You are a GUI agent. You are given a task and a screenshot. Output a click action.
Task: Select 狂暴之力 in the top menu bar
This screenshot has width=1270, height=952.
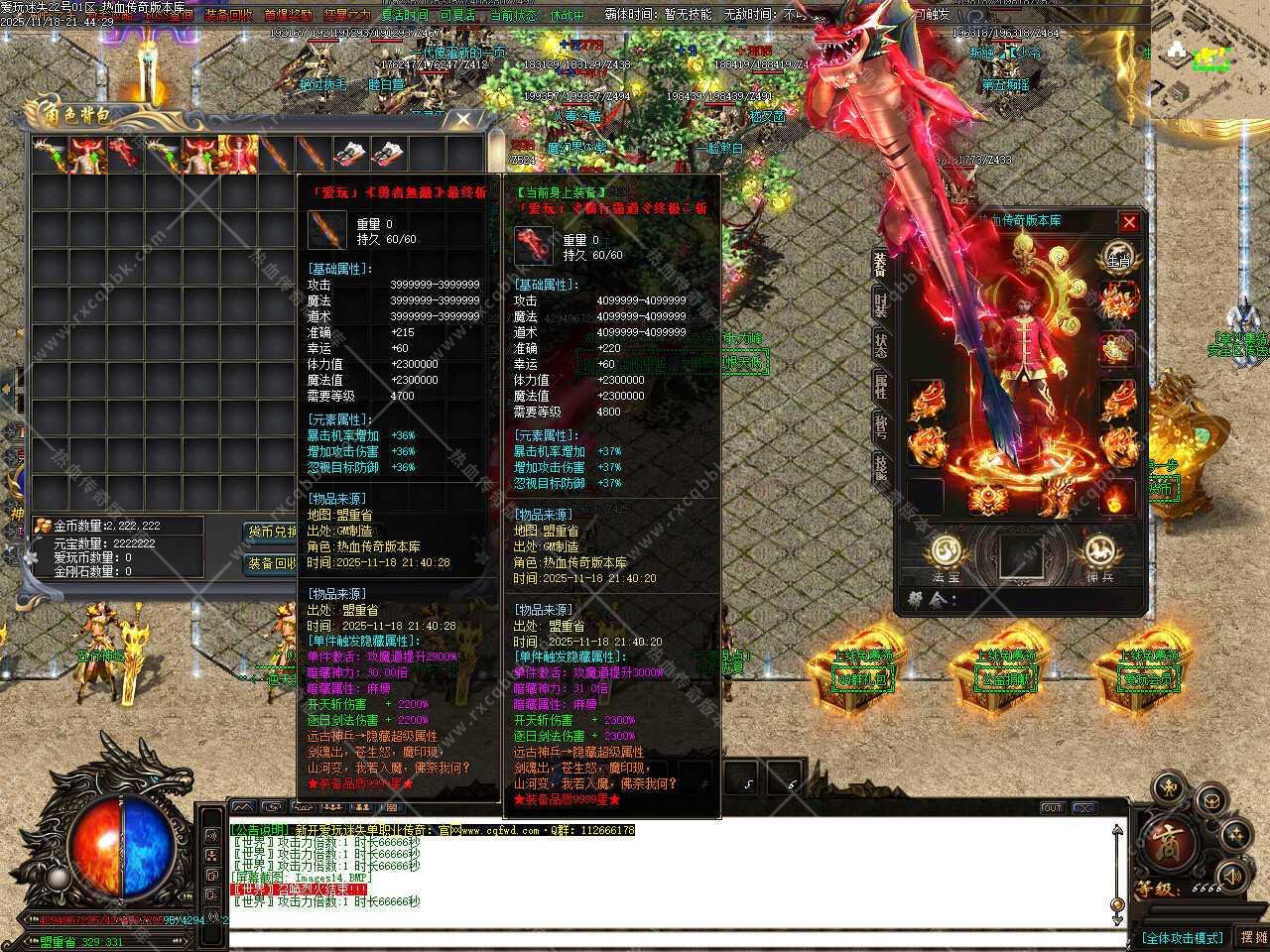pos(346,15)
